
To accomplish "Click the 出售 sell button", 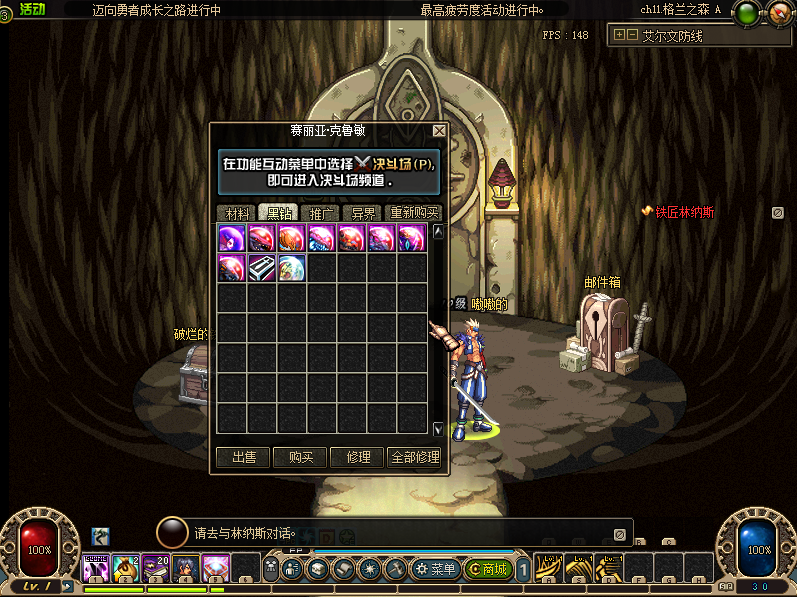I will pyautogui.click(x=243, y=457).
